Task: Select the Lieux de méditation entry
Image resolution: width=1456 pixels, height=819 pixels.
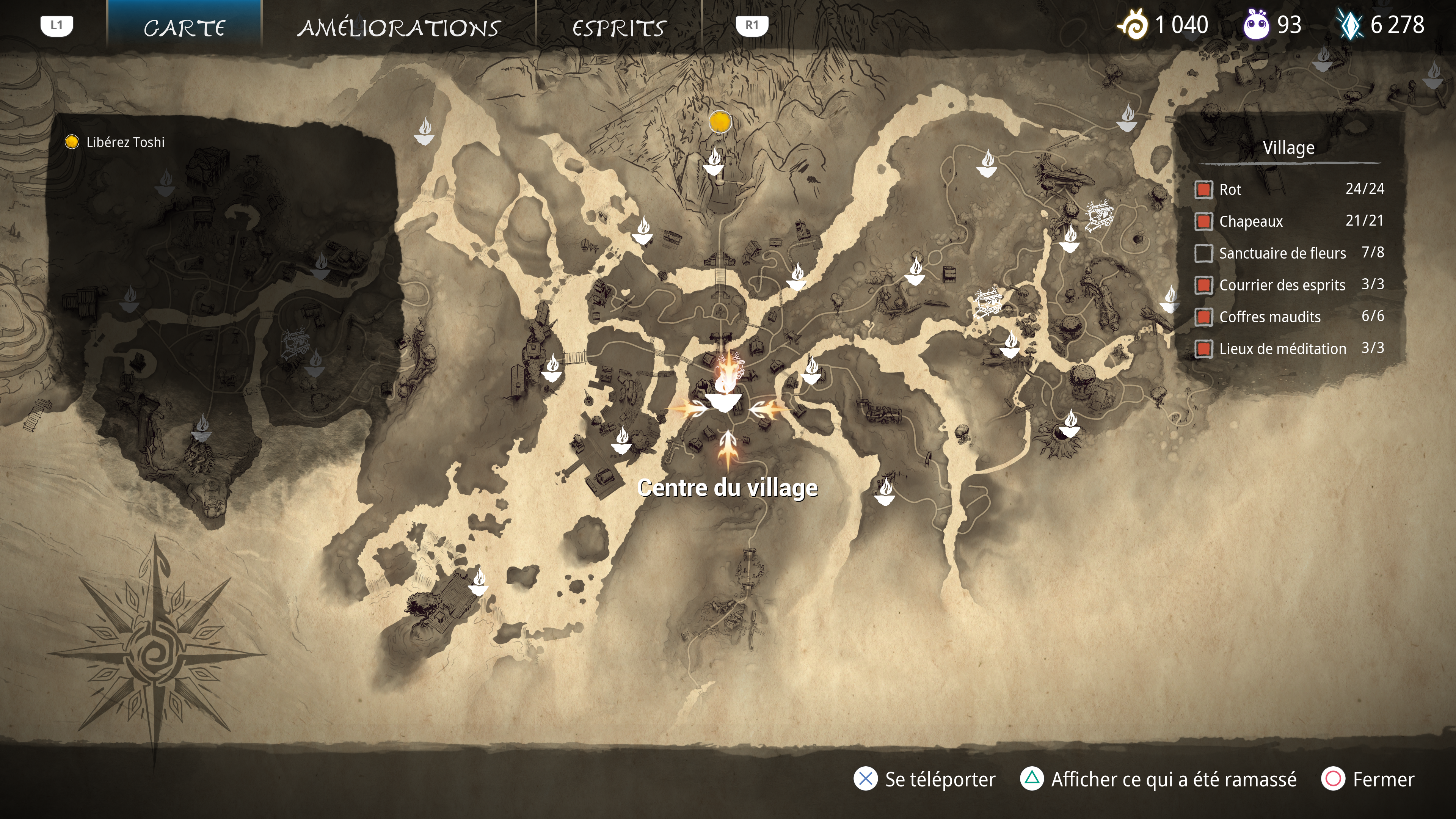Action: [x=1289, y=348]
